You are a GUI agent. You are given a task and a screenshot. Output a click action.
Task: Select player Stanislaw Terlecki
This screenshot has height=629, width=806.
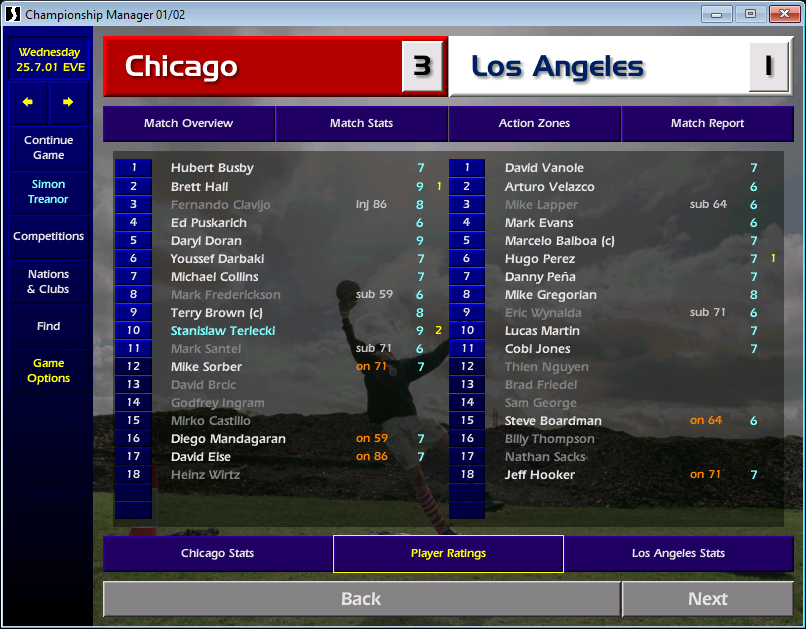pyautogui.click(x=222, y=331)
